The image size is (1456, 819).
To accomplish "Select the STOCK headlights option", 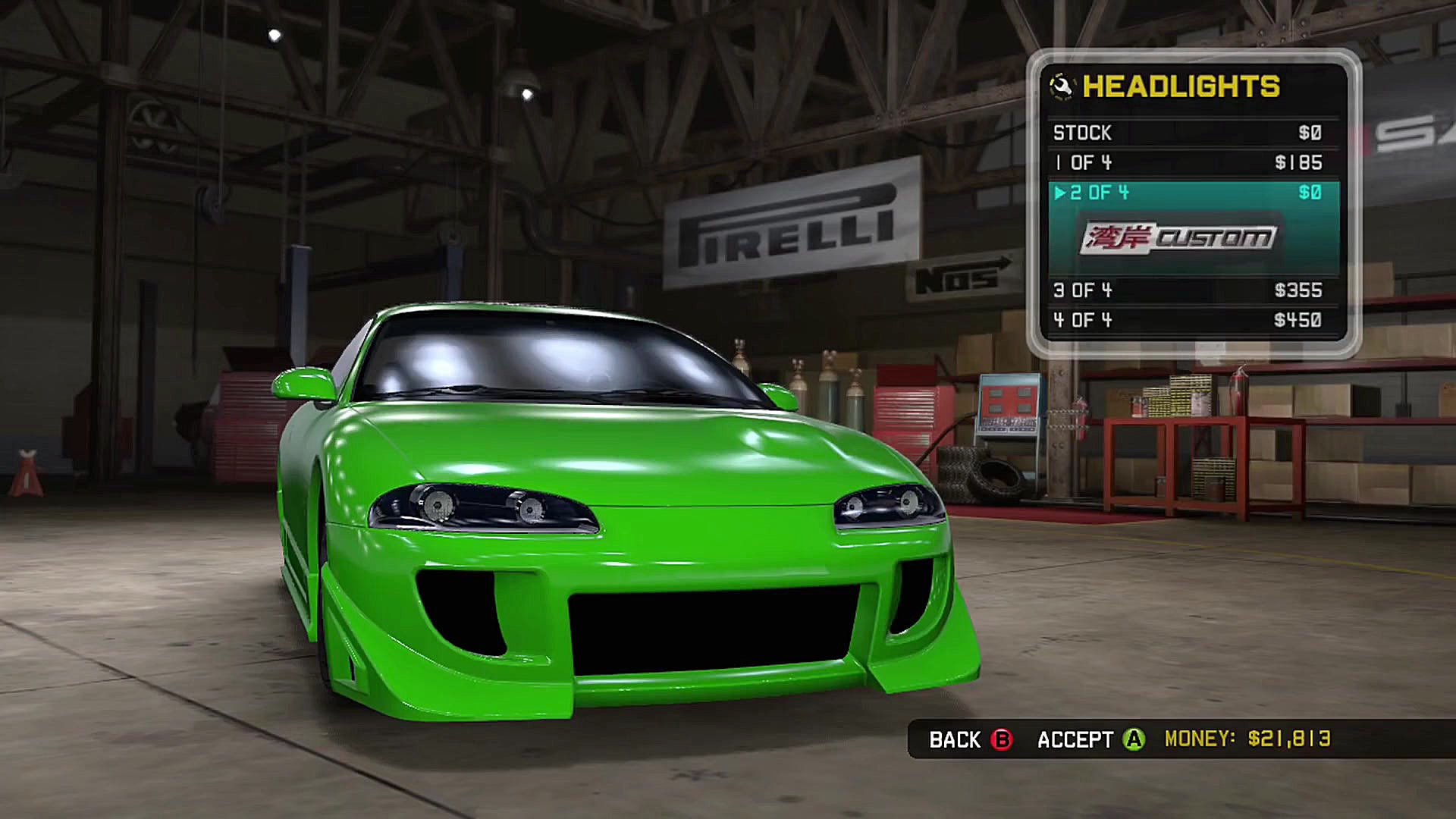I will coord(1082,132).
